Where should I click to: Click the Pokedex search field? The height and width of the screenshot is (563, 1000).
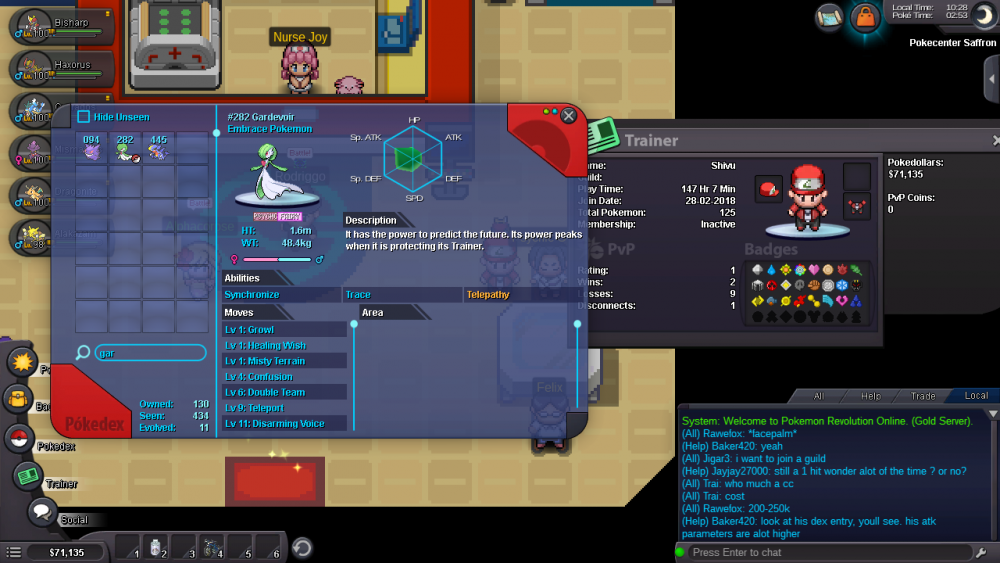[149, 353]
